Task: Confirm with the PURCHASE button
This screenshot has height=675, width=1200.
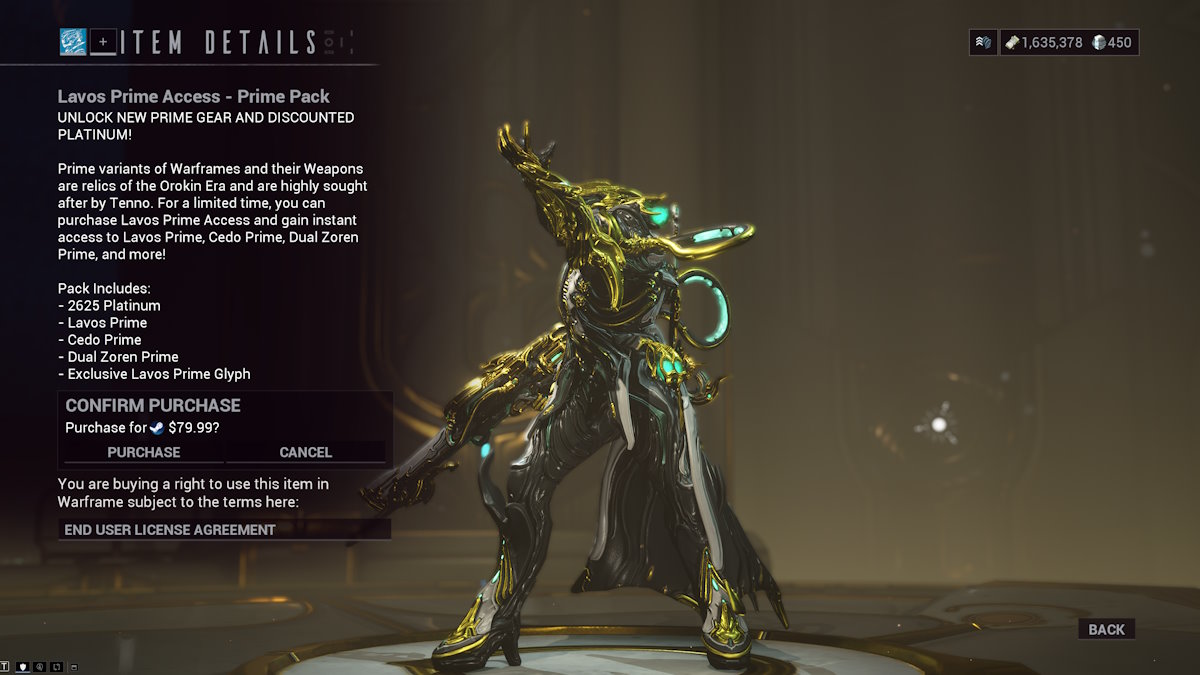Action: (144, 452)
